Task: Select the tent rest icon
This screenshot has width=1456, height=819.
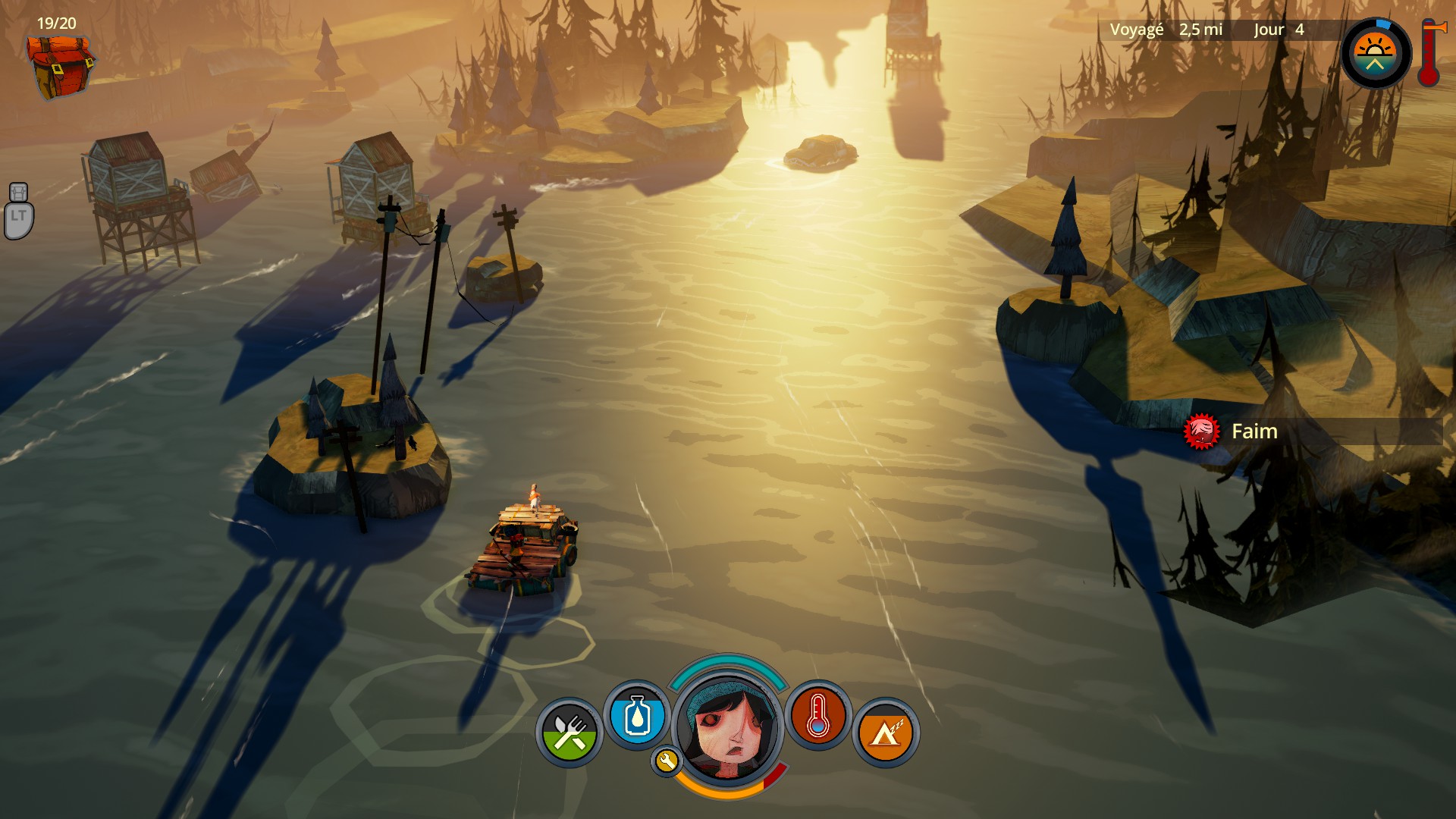Action: 886,733
